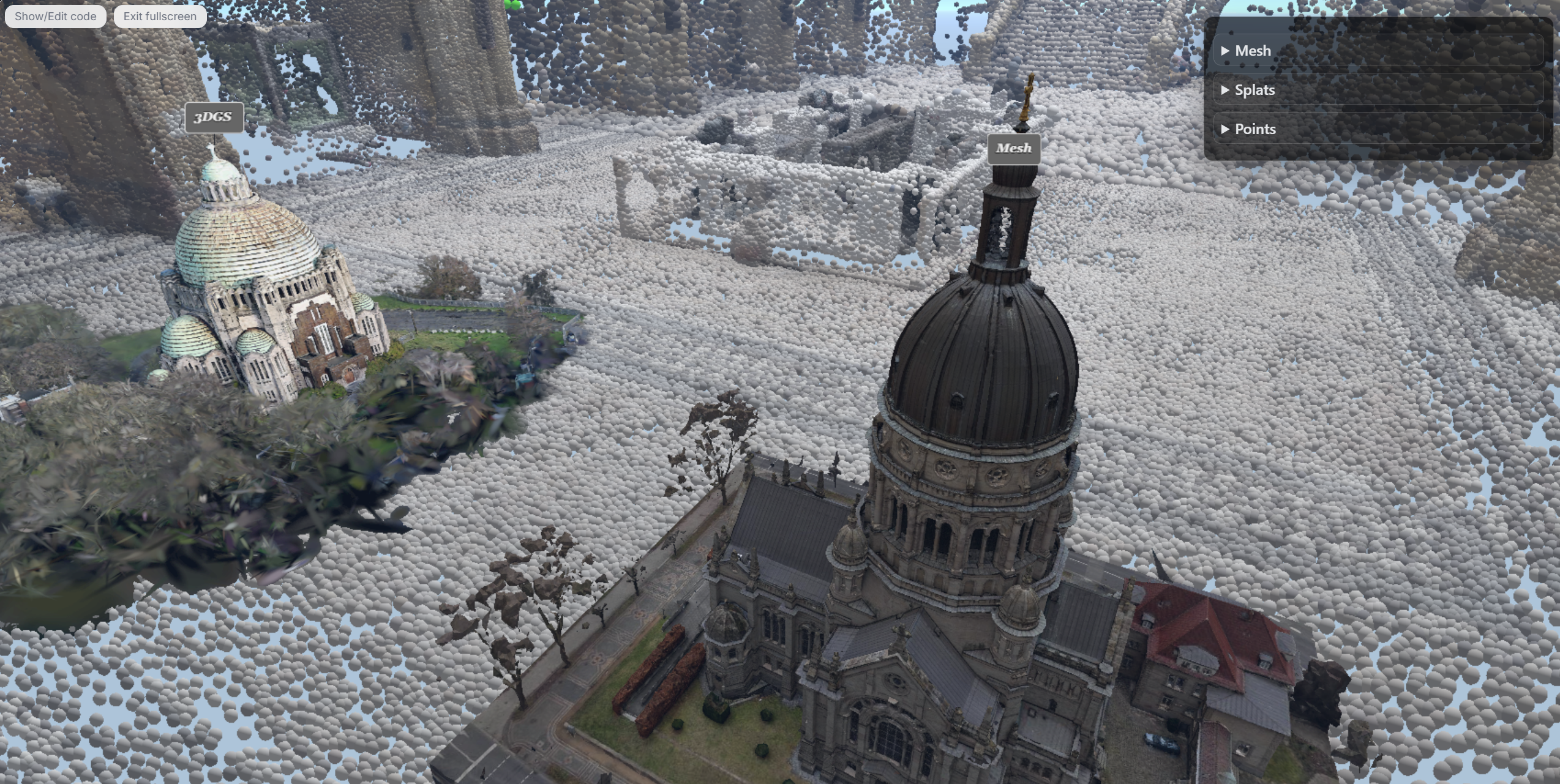The height and width of the screenshot is (784, 1560).
Task: Click the arrow icon beside the Points header
Action: [x=1224, y=129]
